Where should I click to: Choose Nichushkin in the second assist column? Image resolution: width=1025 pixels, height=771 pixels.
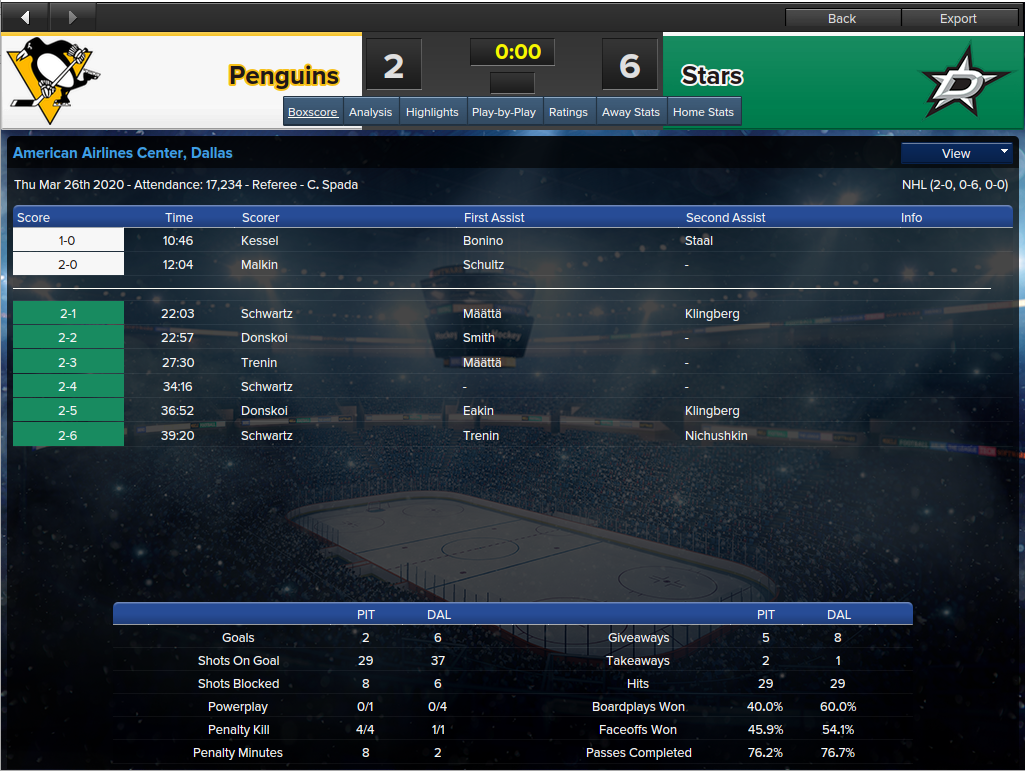pos(716,436)
